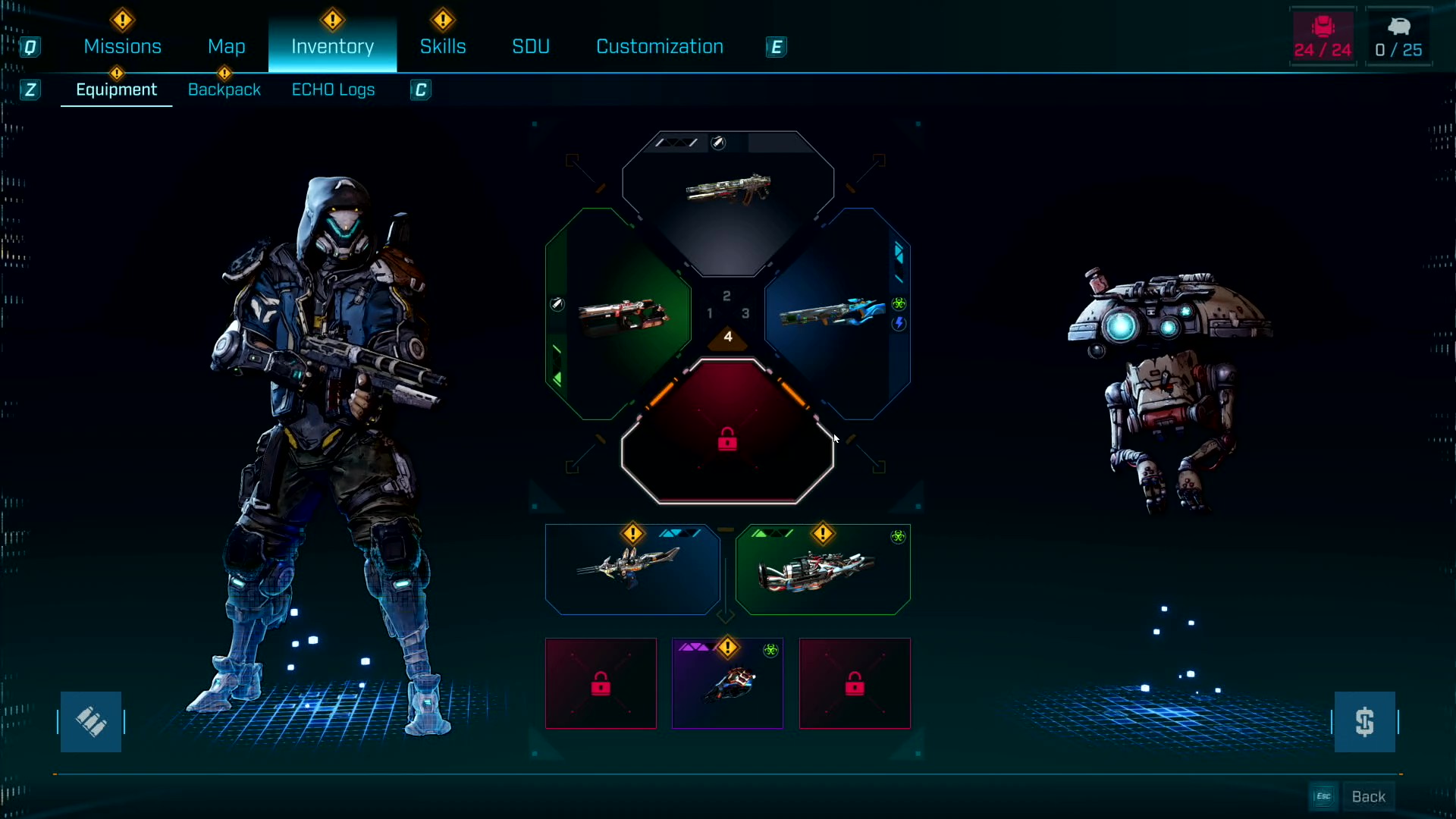Choose the purple equipment slot item
This screenshot has height=819, width=1456.
coord(727,684)
